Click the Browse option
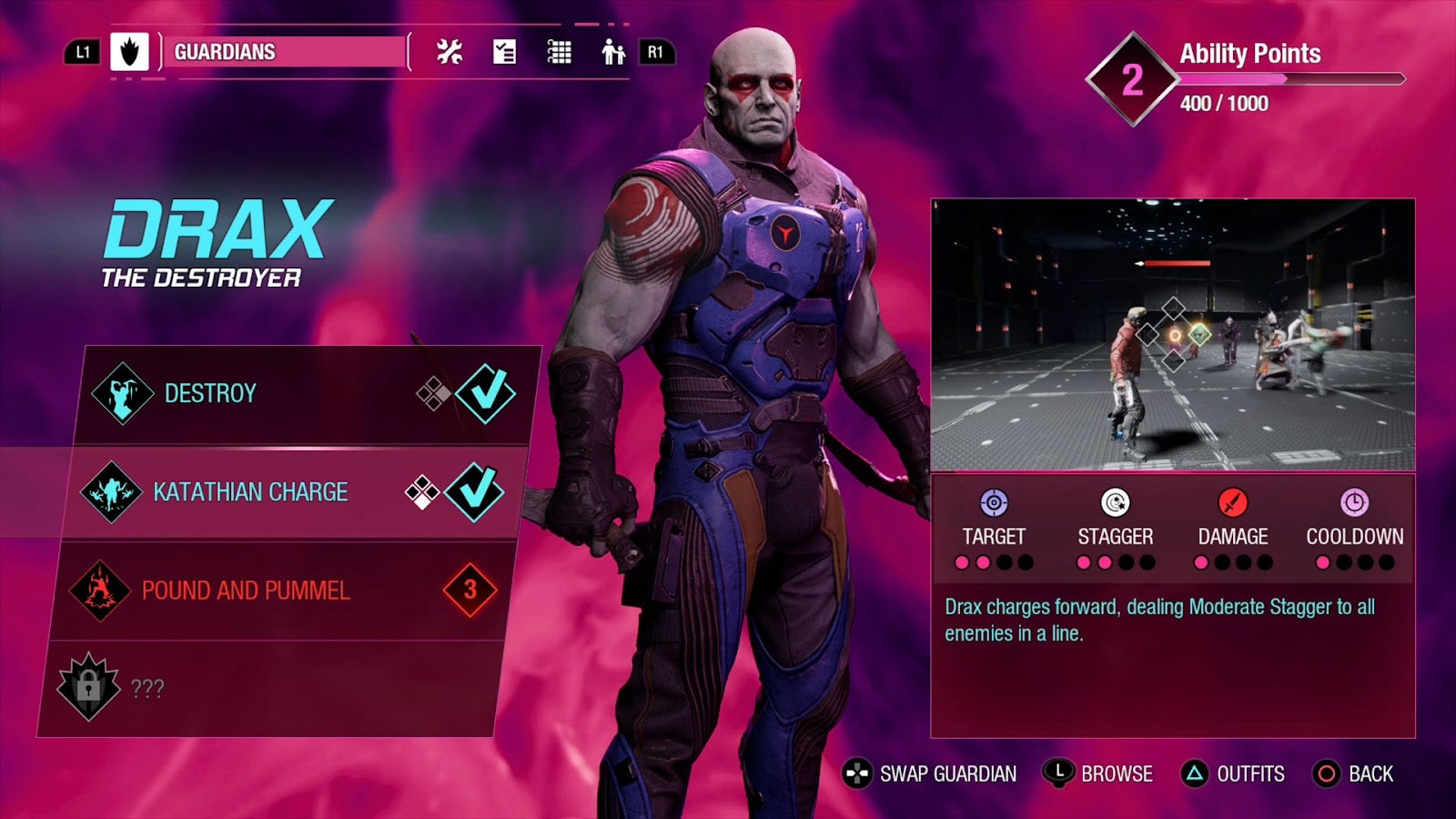The width and height of the screenshot is (1456, 819). coord(1098,773)
